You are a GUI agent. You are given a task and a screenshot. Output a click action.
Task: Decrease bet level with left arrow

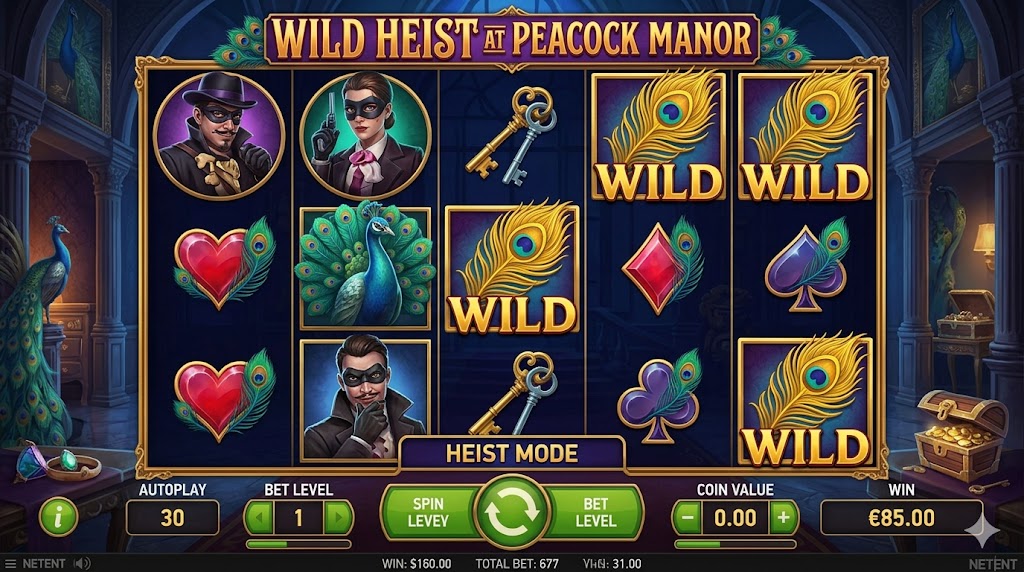[260, 517]
